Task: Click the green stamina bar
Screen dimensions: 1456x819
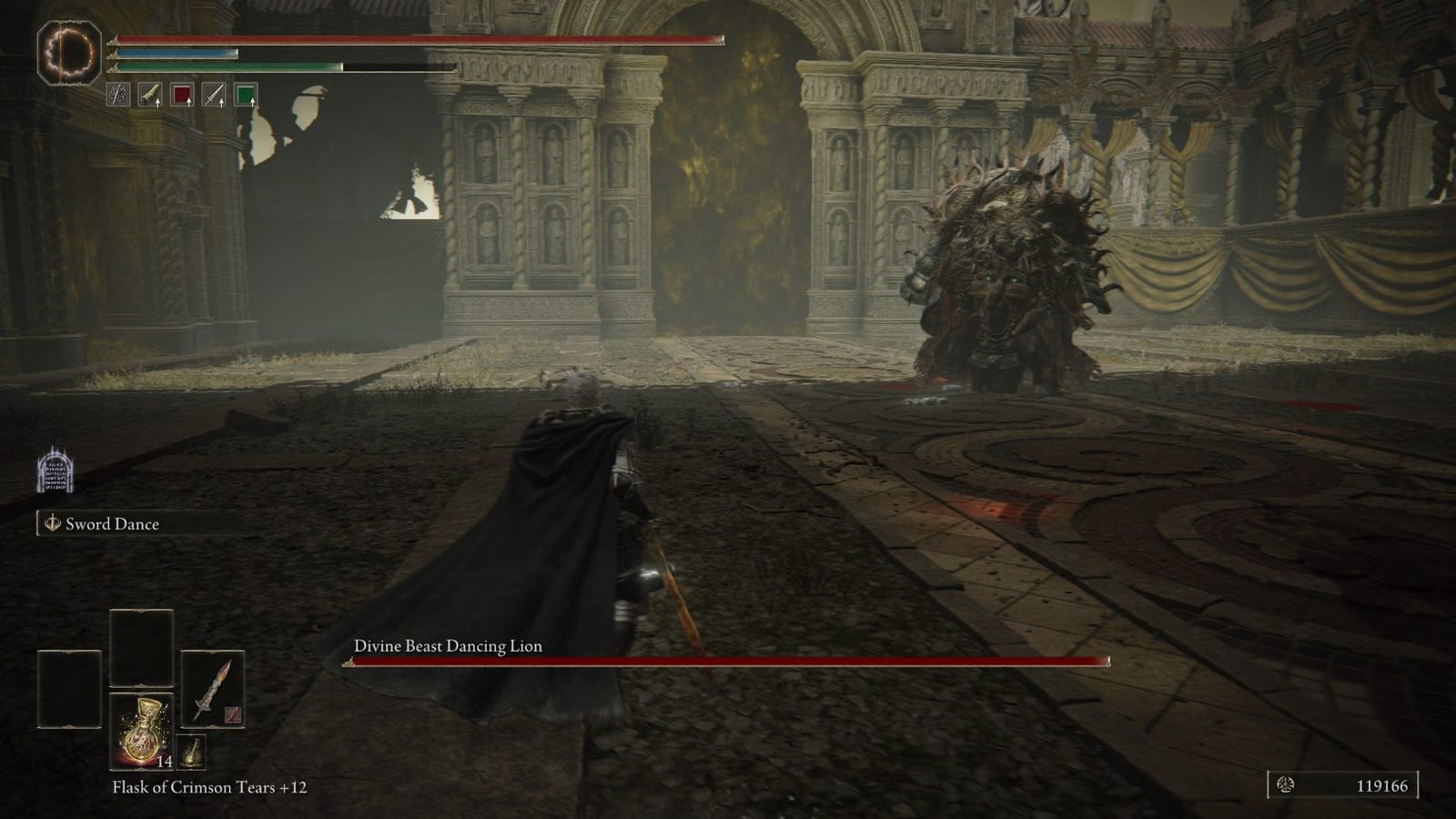Action: coord(227,70)
